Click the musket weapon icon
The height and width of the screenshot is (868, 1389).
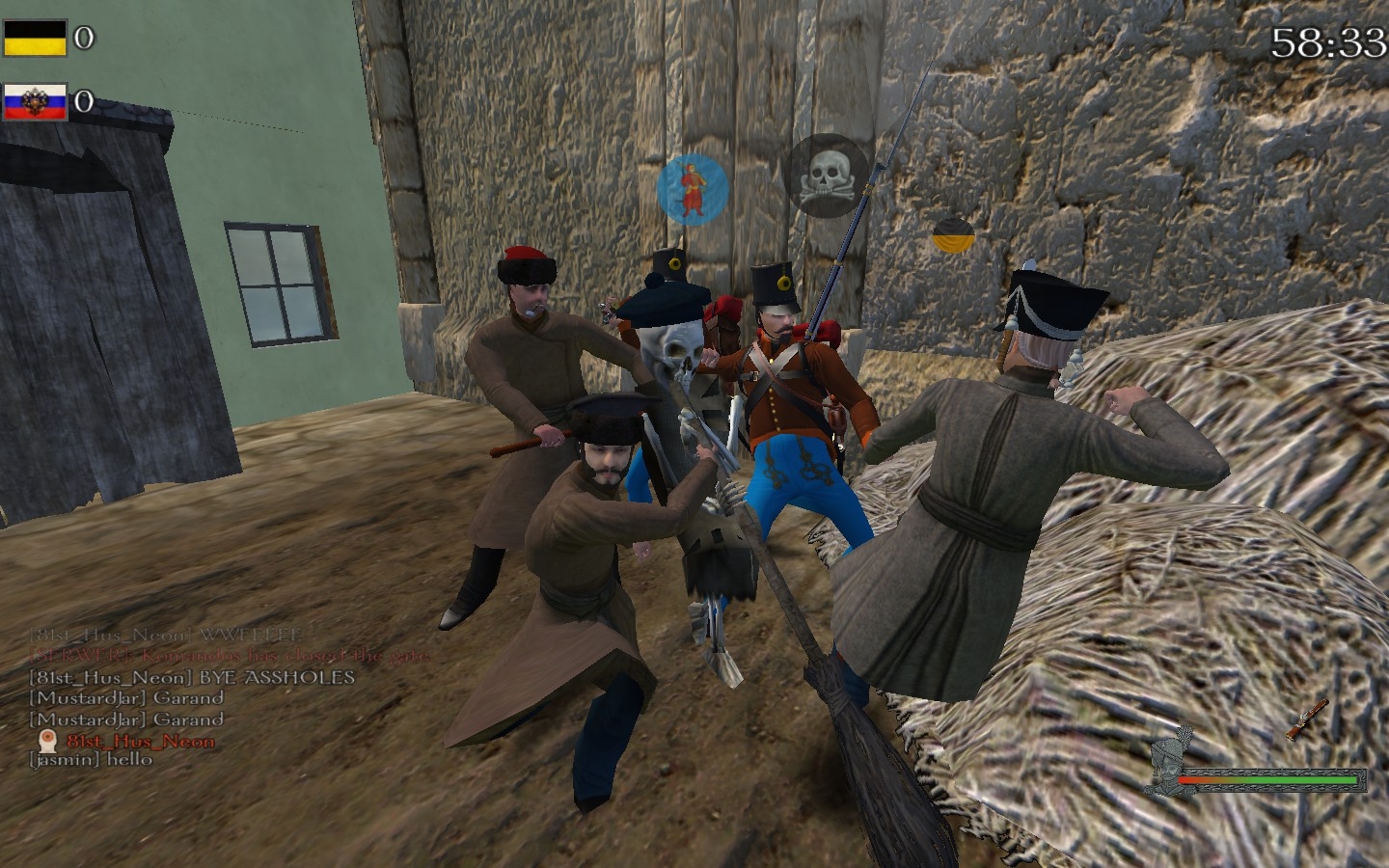click(1306, 719)
